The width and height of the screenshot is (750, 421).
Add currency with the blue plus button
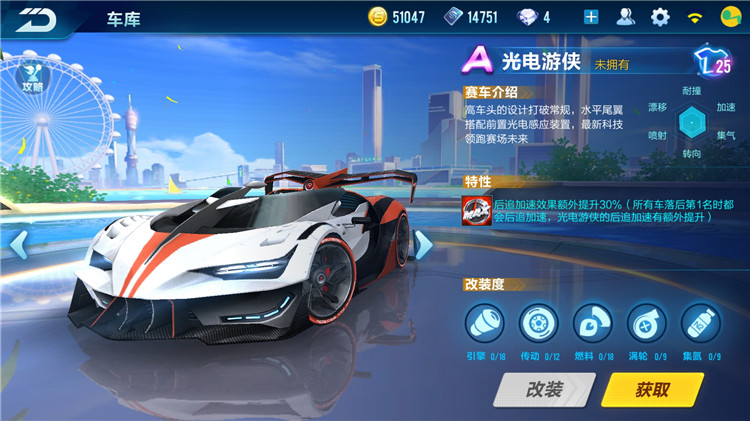click(x=591, y=17)
